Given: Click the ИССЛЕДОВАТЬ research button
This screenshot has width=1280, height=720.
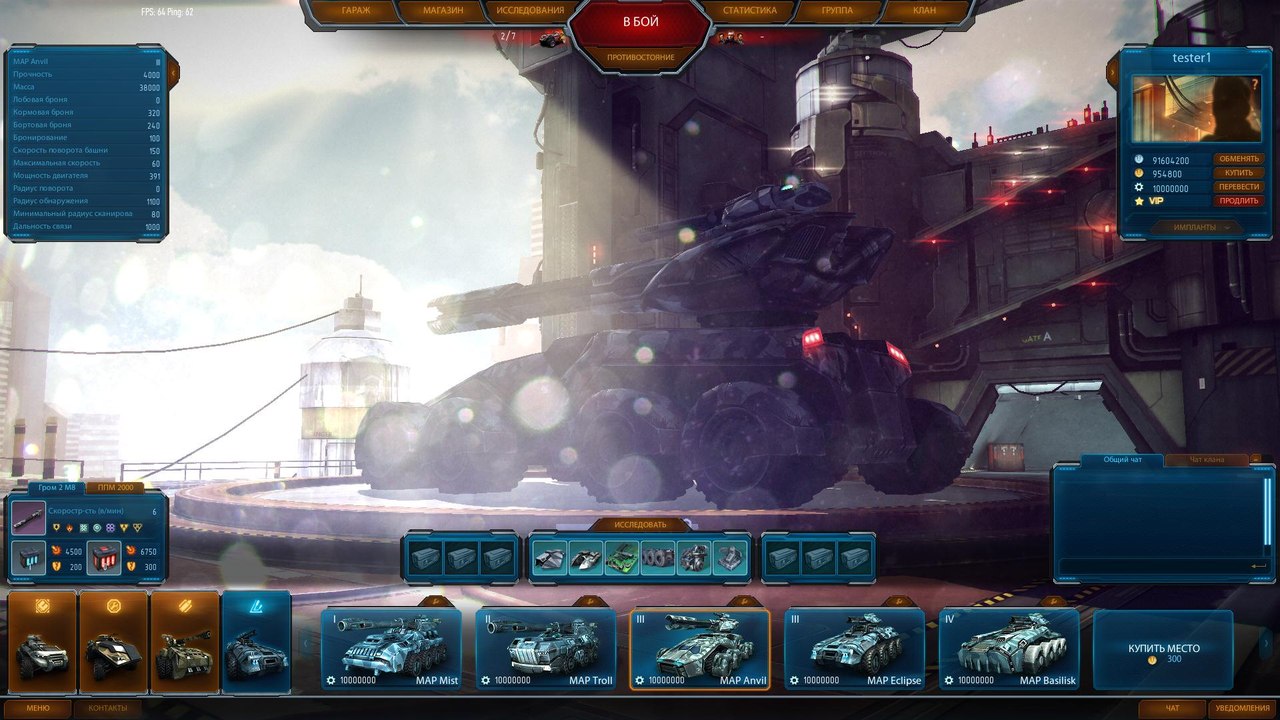Looking at the screenshot, I should [639, 524].
